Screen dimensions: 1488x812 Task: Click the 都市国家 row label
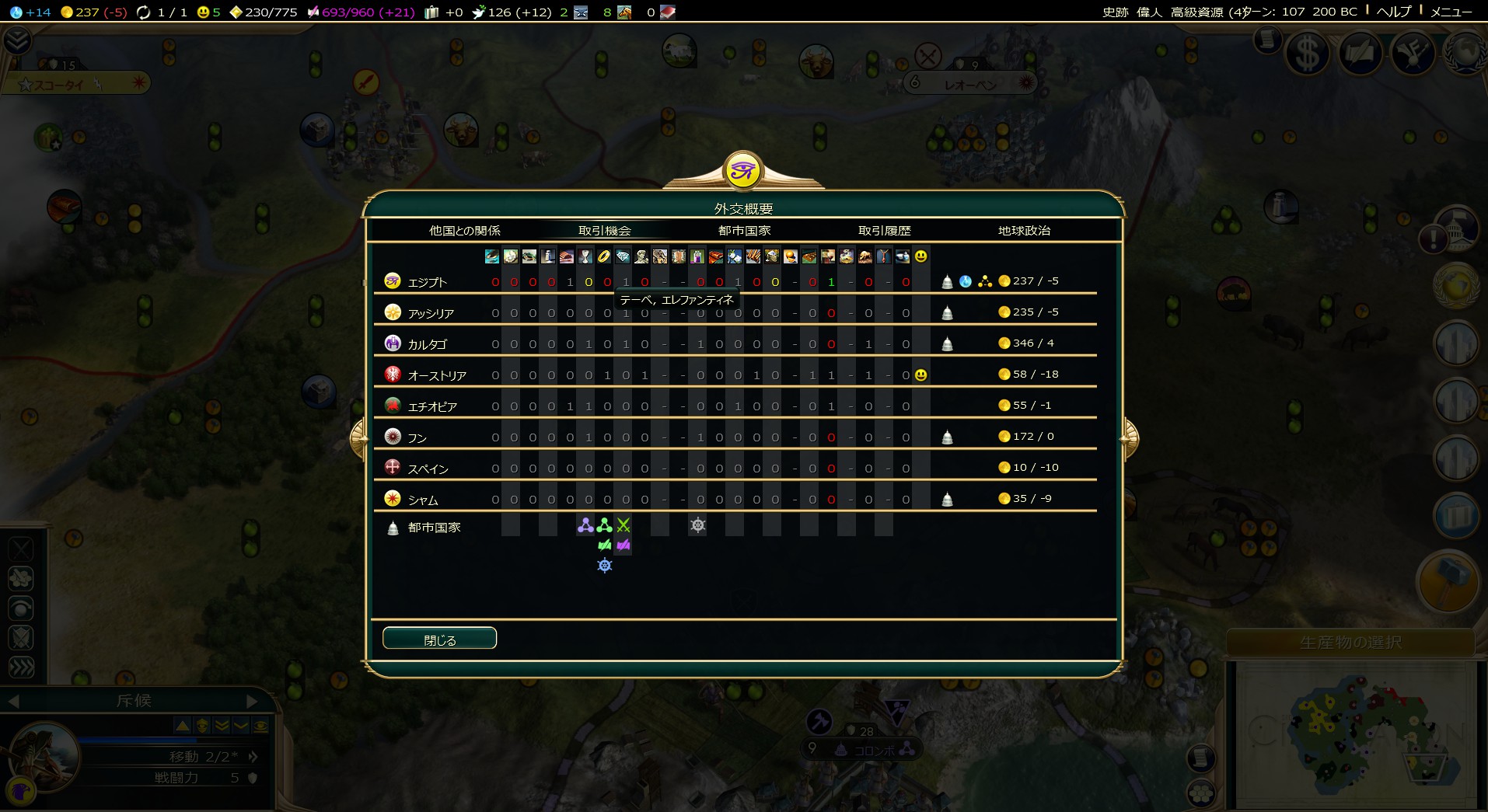click(434, 528)
